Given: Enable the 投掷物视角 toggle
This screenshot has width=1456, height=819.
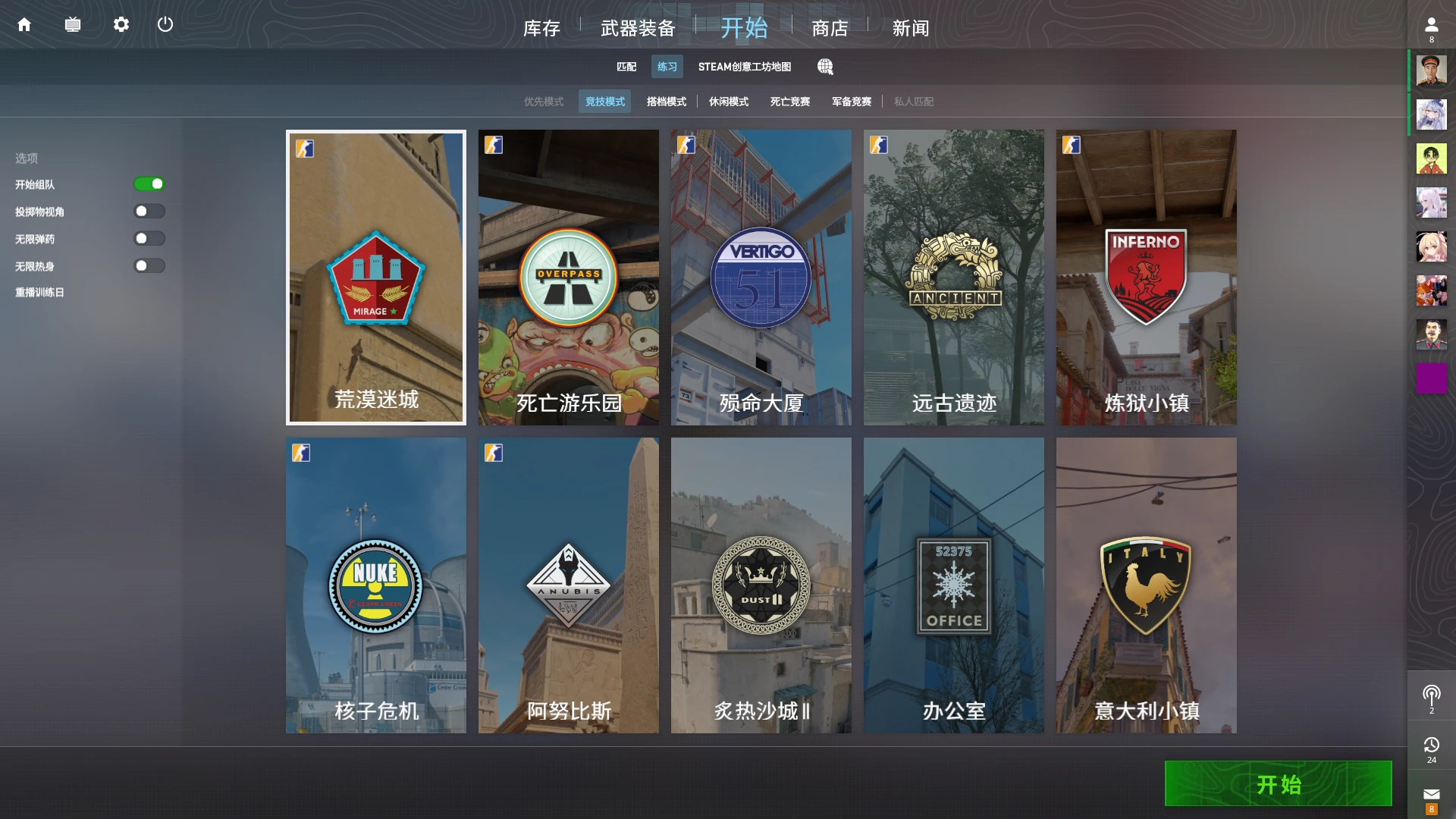Looking at the screenshot, I should point(149,211).
